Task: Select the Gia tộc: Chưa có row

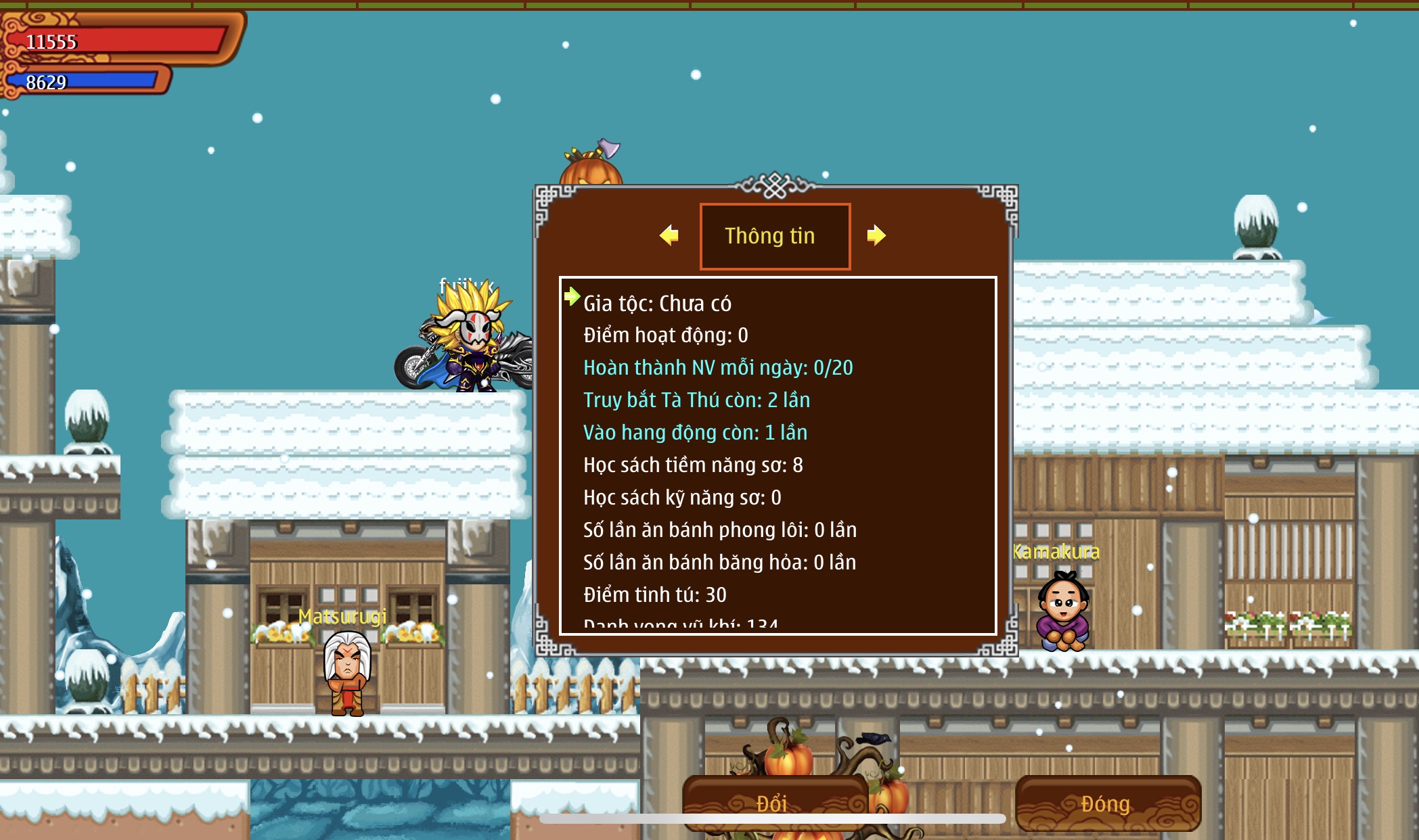Action: [x=657, y=304]
